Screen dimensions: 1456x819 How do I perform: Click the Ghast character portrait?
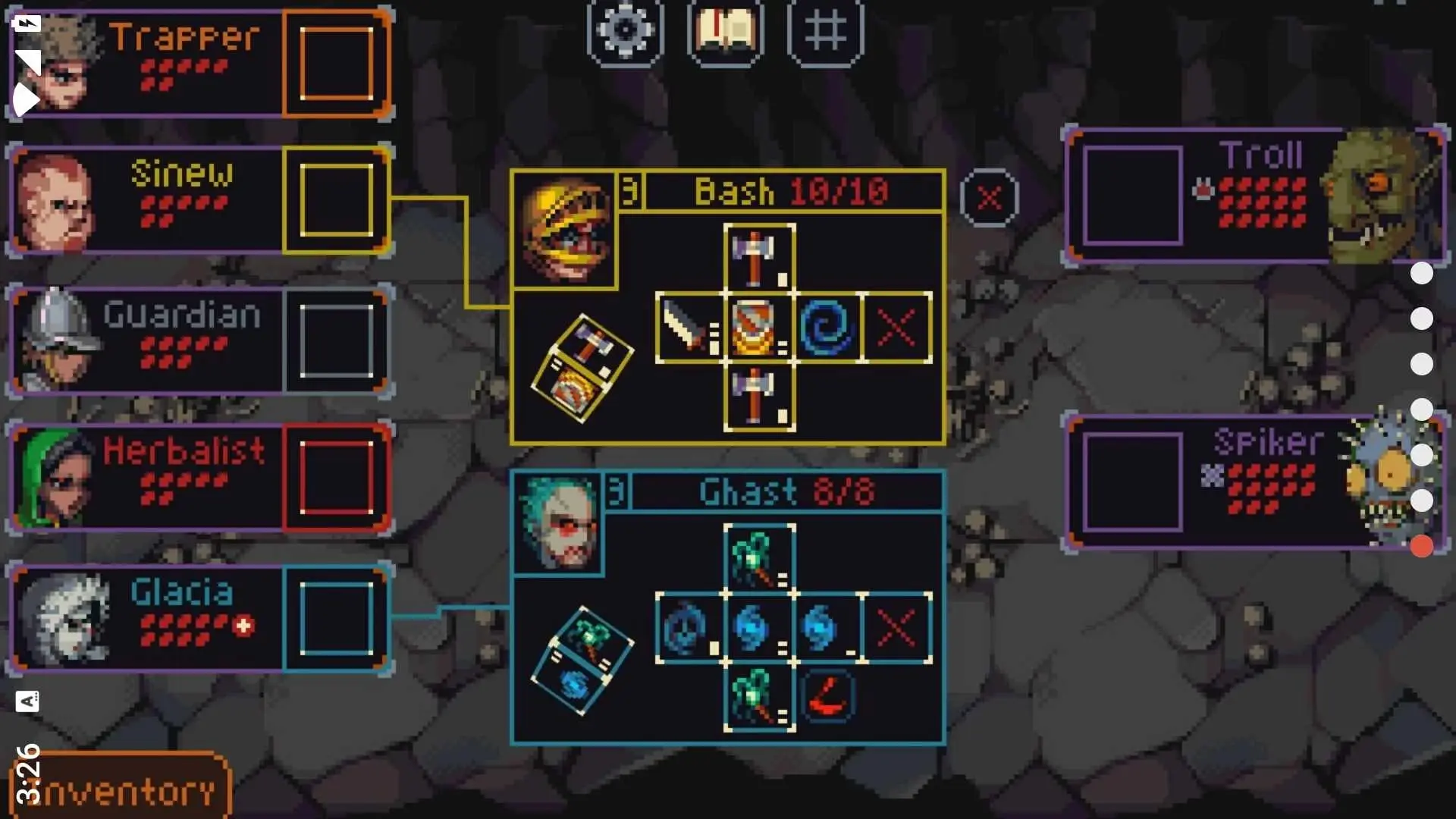(x=558, y=523)
